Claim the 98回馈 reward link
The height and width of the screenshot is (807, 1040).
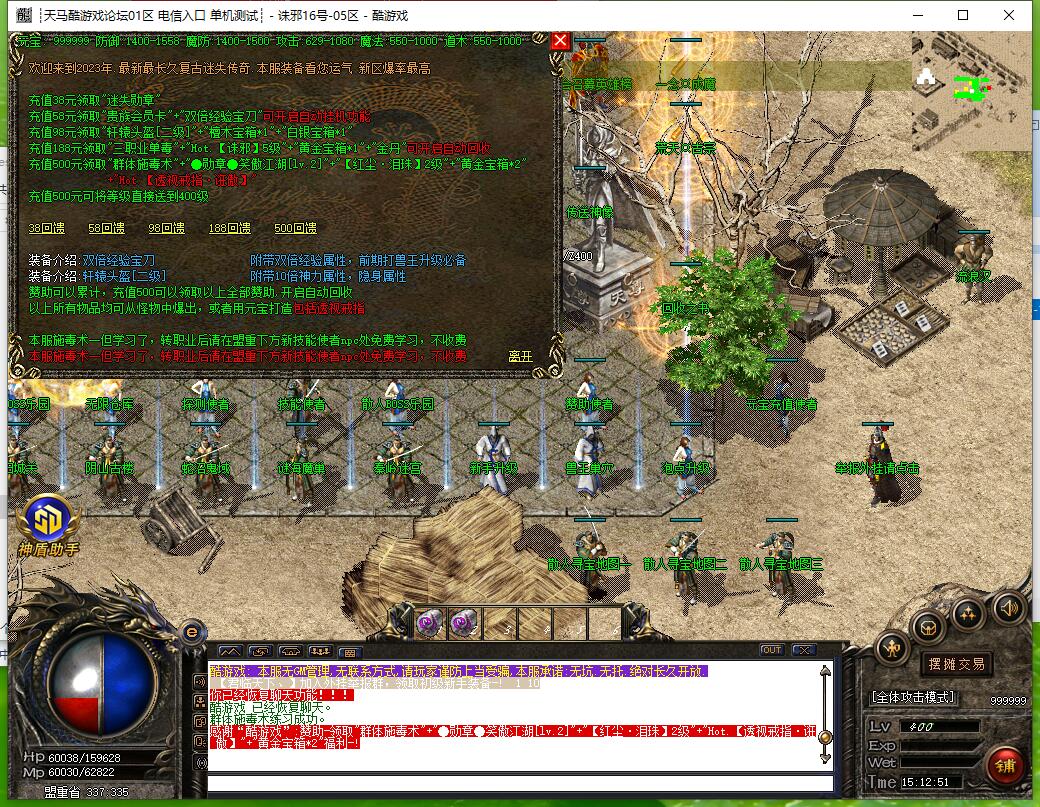166,228
